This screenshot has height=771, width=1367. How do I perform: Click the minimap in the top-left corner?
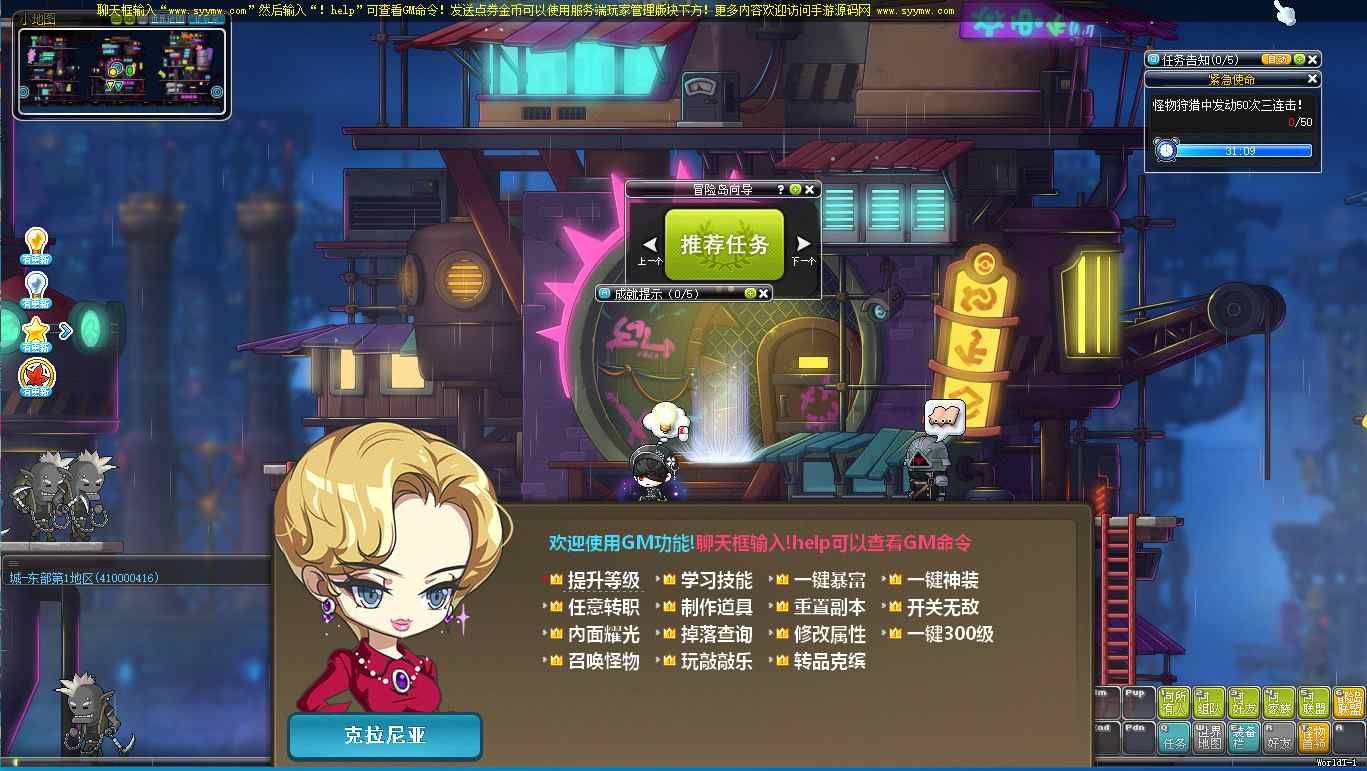tap(120, 68)
